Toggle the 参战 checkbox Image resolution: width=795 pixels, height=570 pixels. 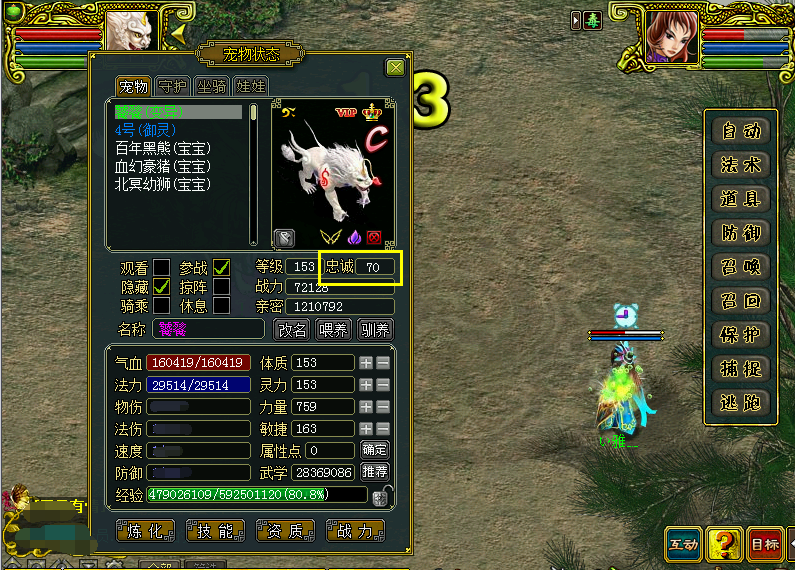pyautogui.click(x=221, y=267)
